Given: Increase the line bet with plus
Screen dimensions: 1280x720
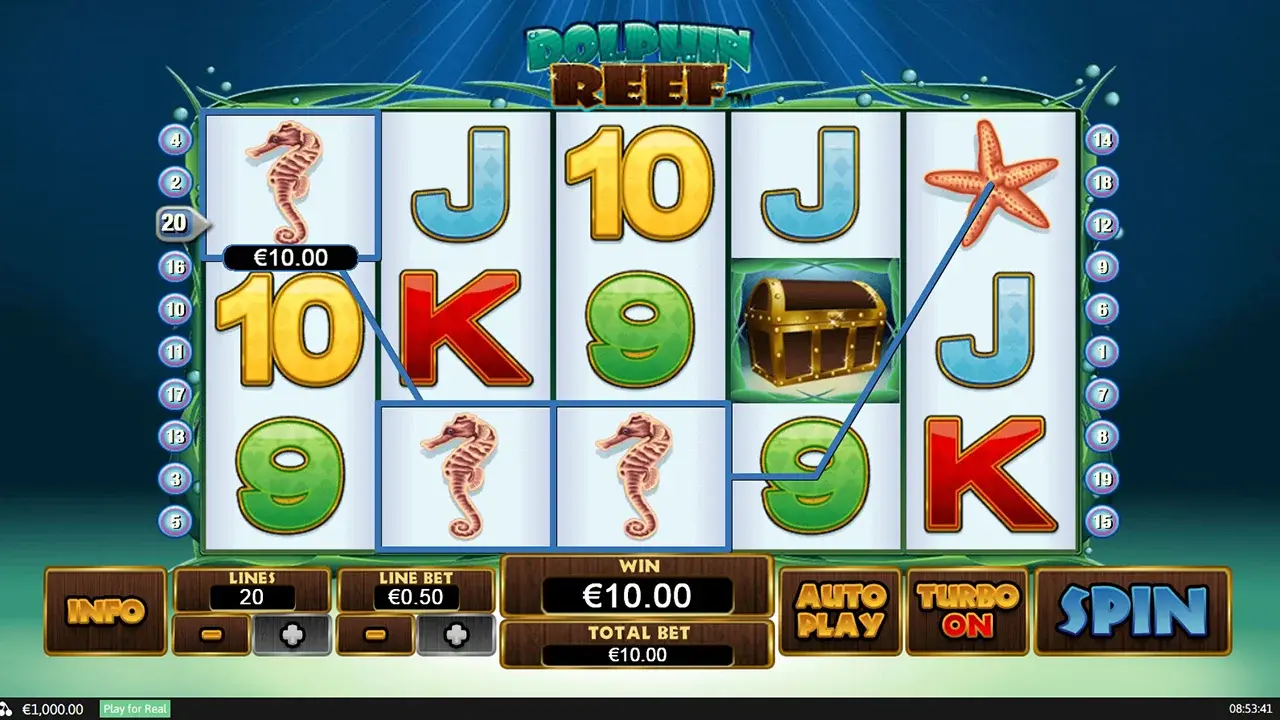Looking at the screenshot, I should point(455,636).
